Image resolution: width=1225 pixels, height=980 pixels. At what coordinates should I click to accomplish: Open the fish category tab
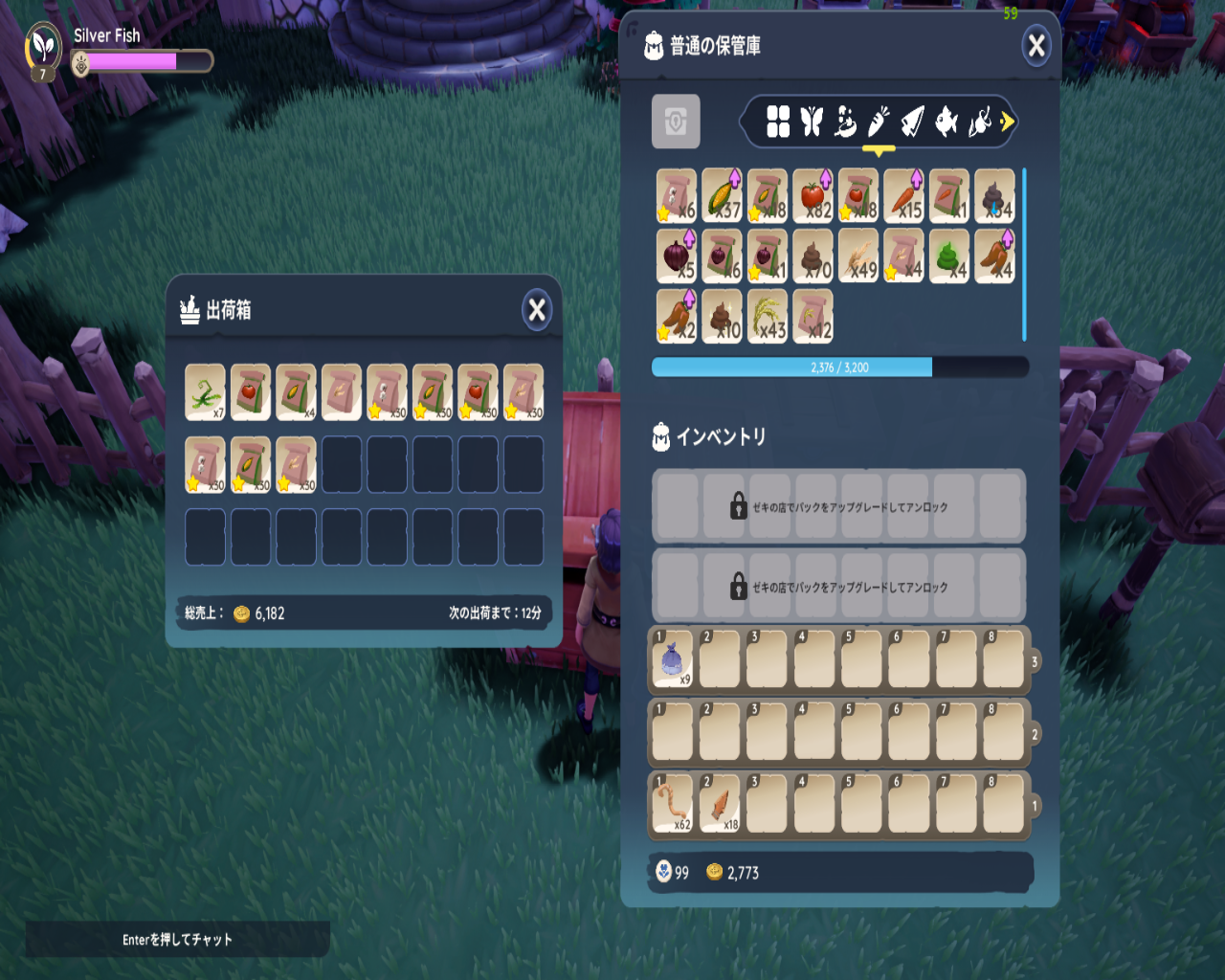coord(946,122)
